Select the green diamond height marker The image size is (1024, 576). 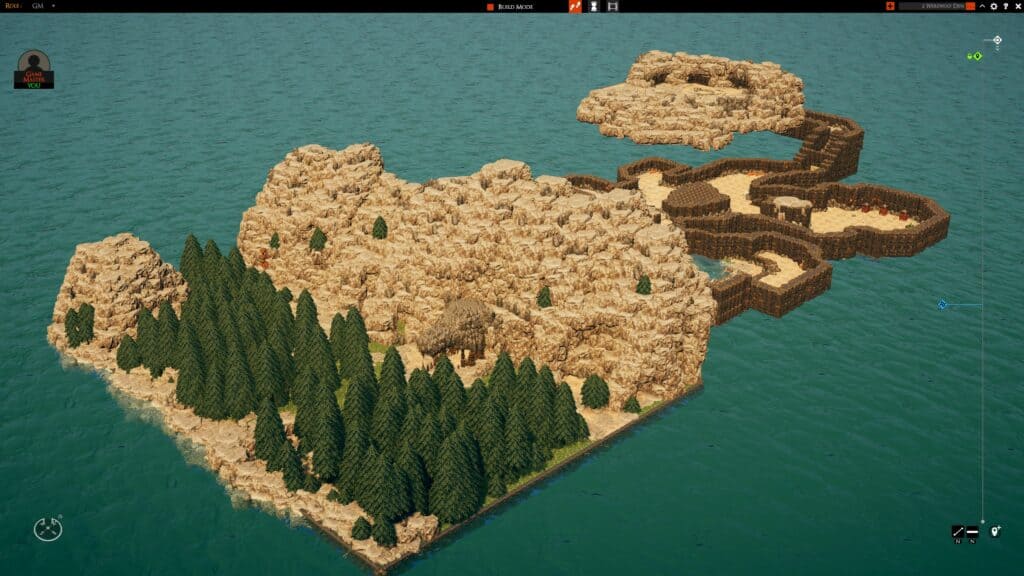(x=977, y=56)
